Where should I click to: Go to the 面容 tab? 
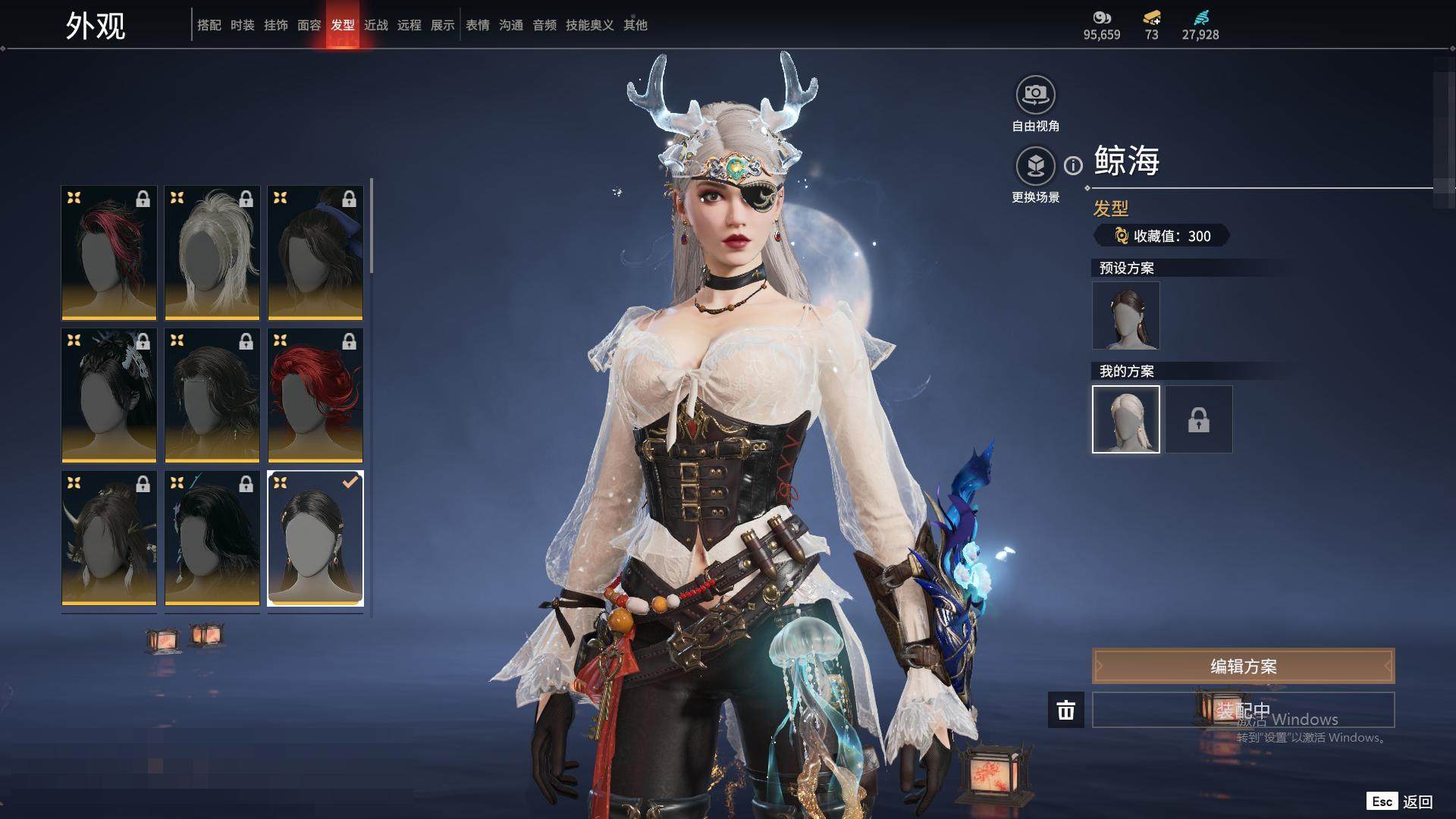tap(309, 25)
